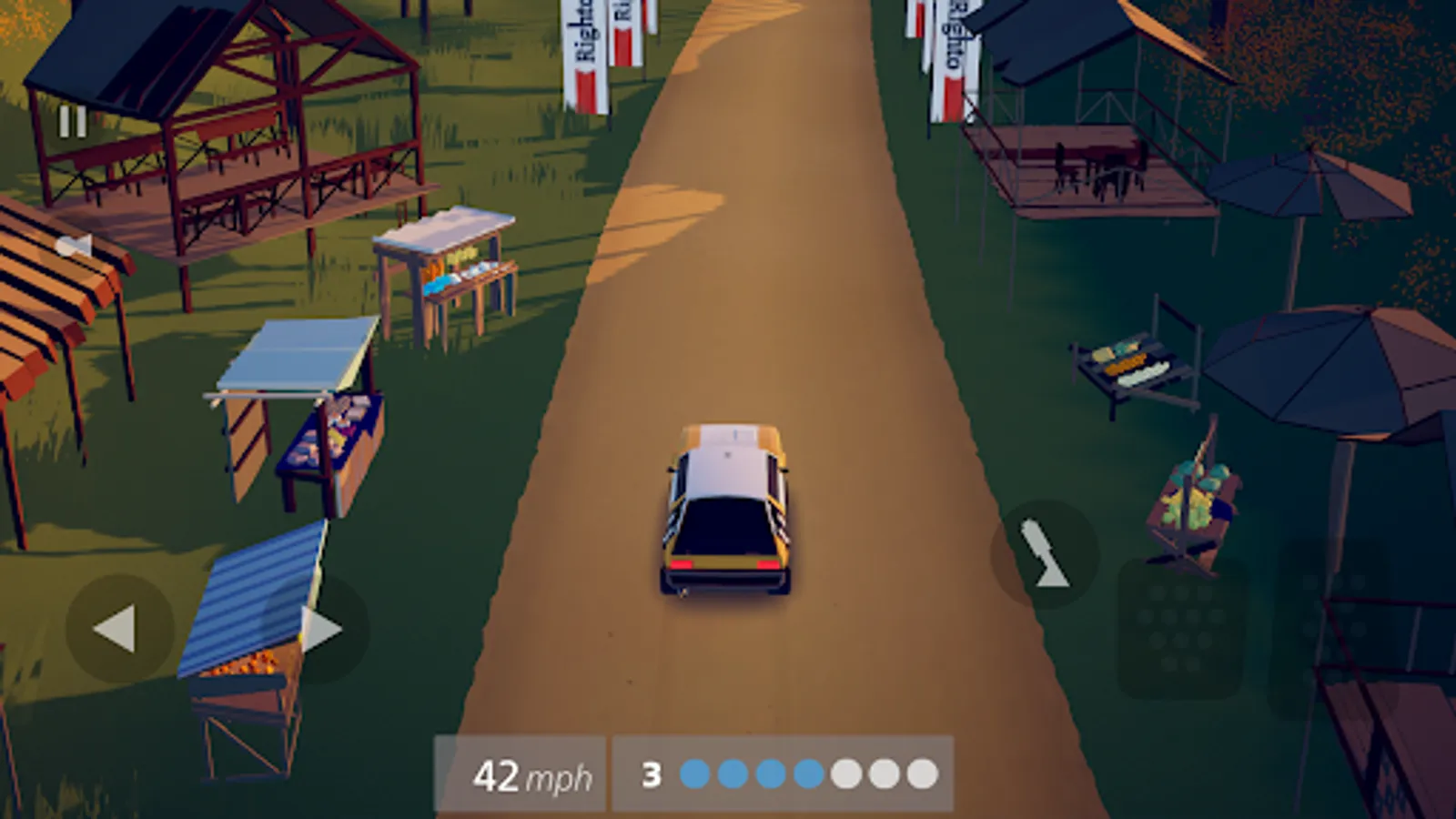Image resolution: width=1456 pixels, height=819 pixels.
Task: Tap the pause button in the top-left corner
Action: click(71, 119)
